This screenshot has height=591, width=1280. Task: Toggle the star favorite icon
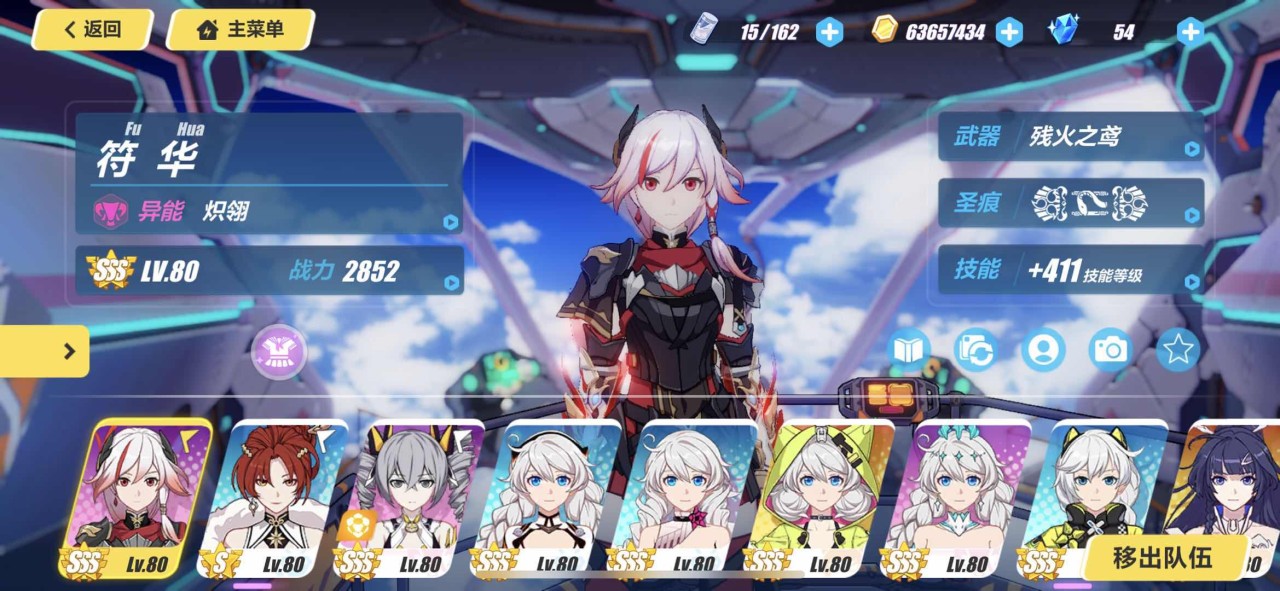point(1178,349)
